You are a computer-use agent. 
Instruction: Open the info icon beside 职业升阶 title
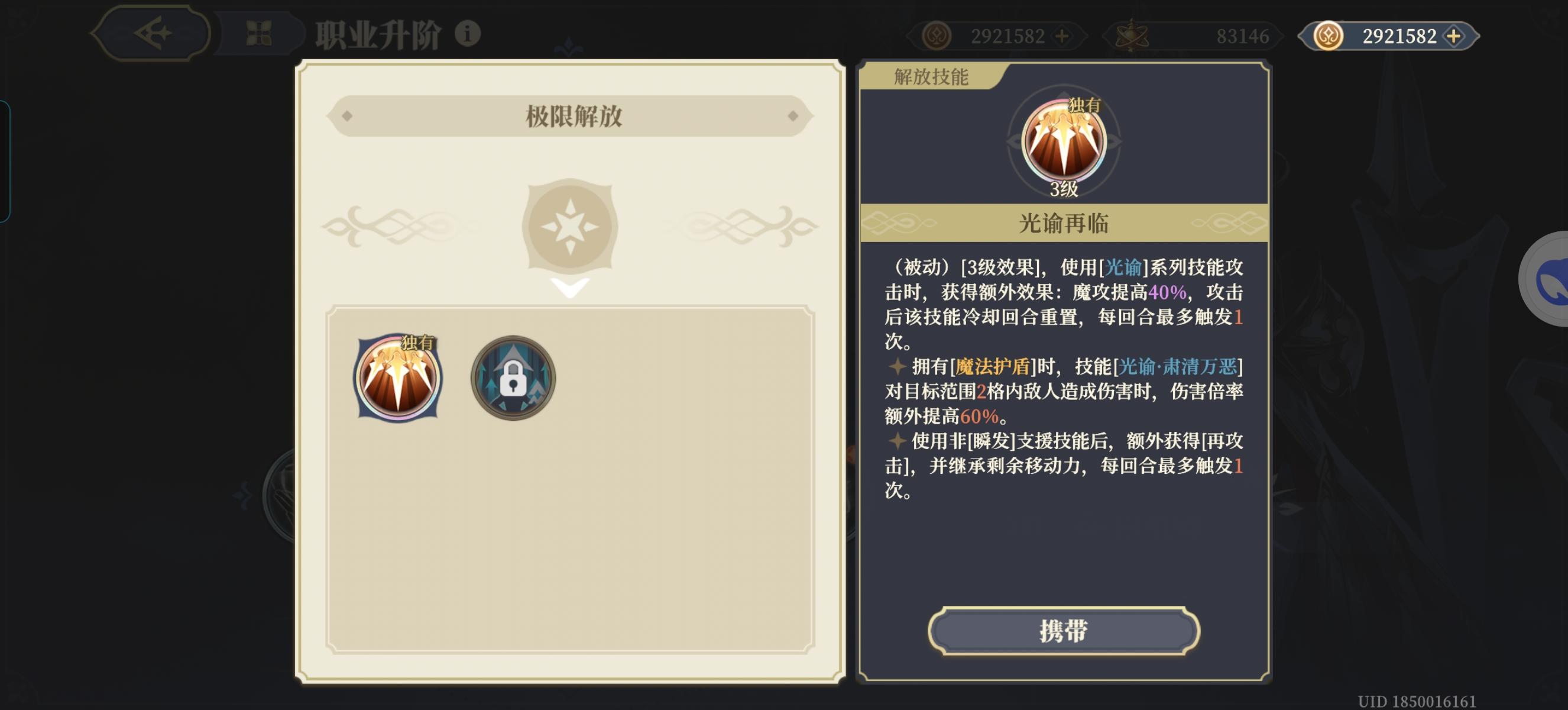469,34
